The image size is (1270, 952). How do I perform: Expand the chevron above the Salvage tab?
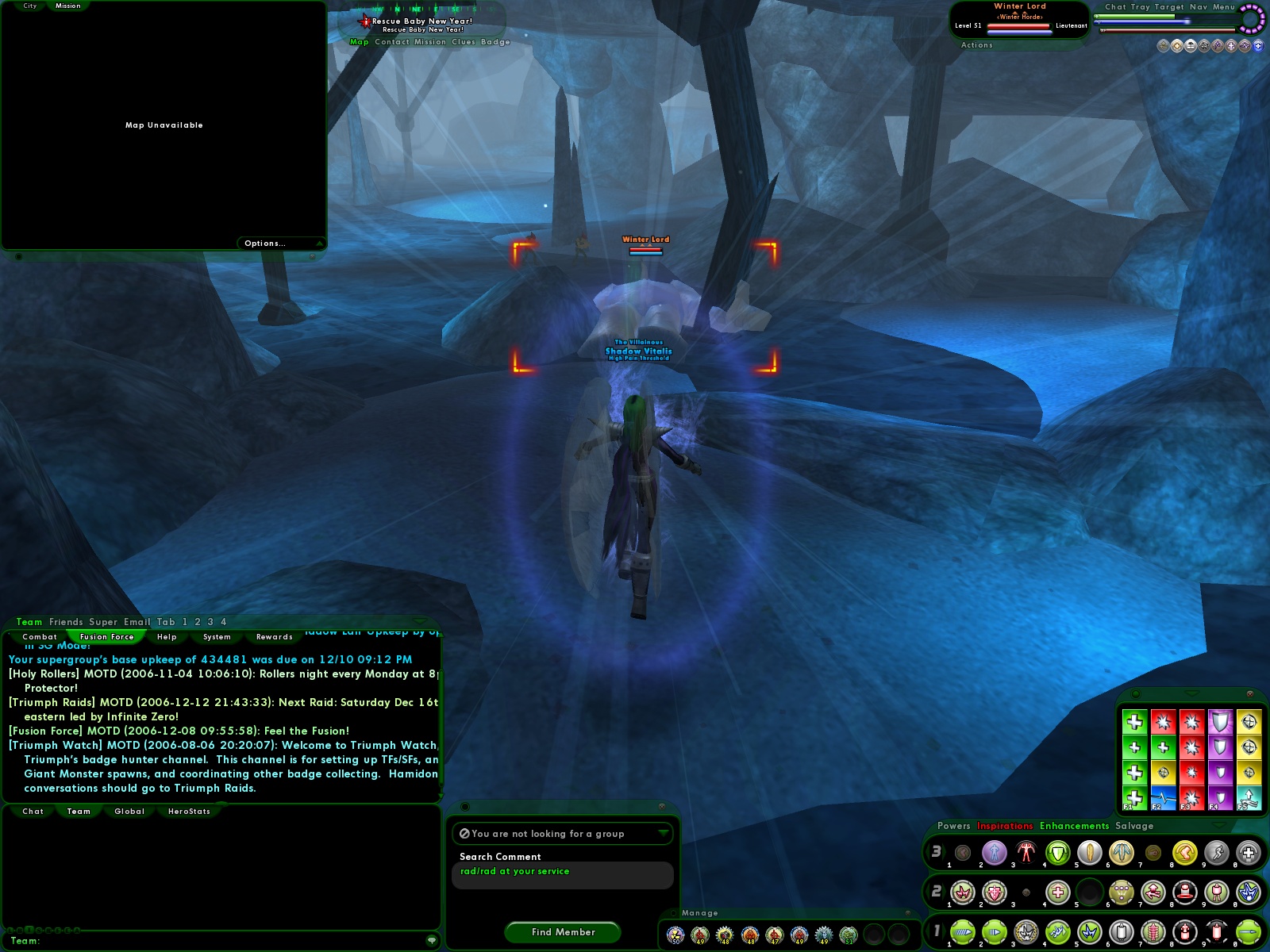coord(1218,825)
